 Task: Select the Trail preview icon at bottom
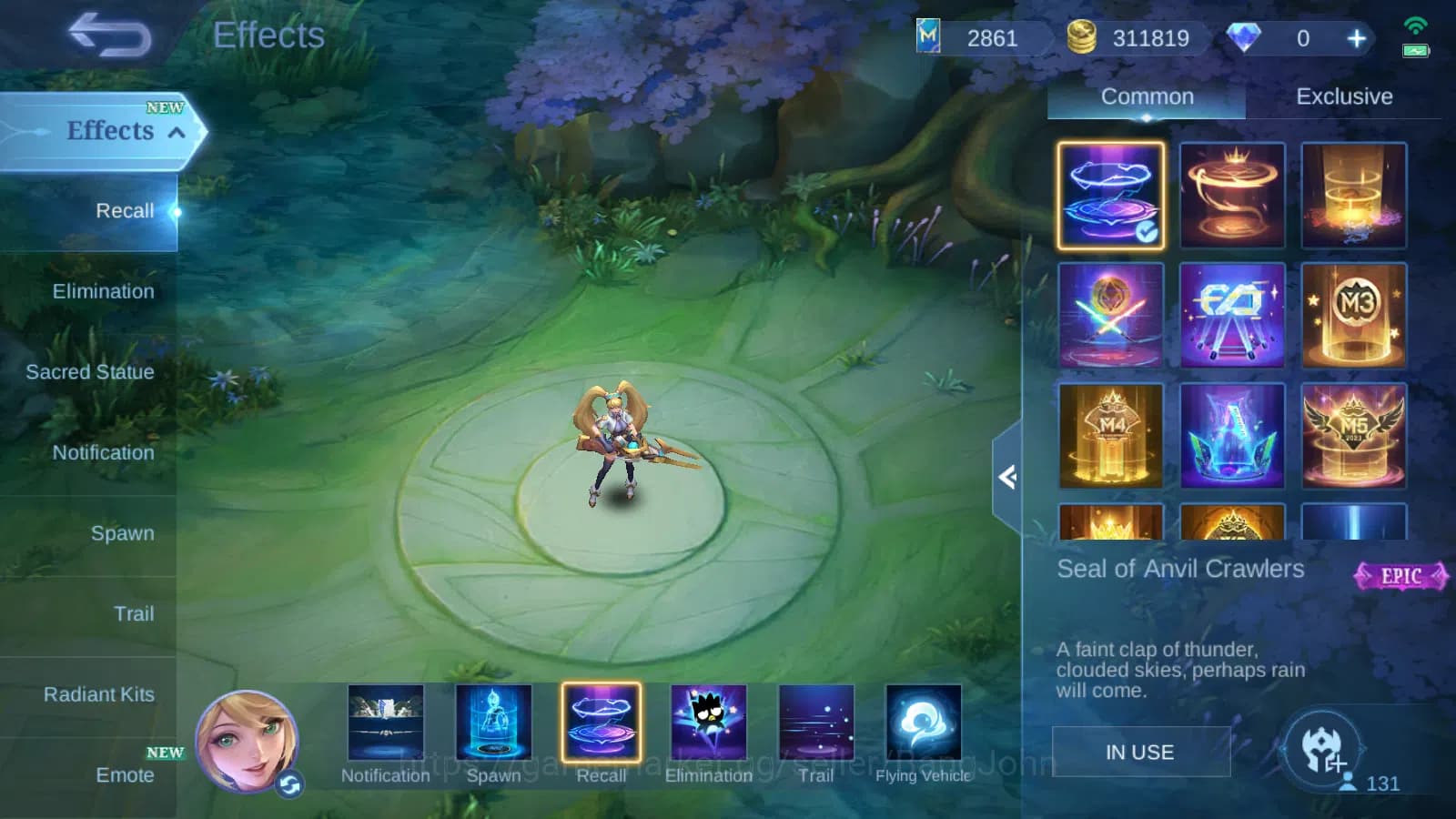815,723
